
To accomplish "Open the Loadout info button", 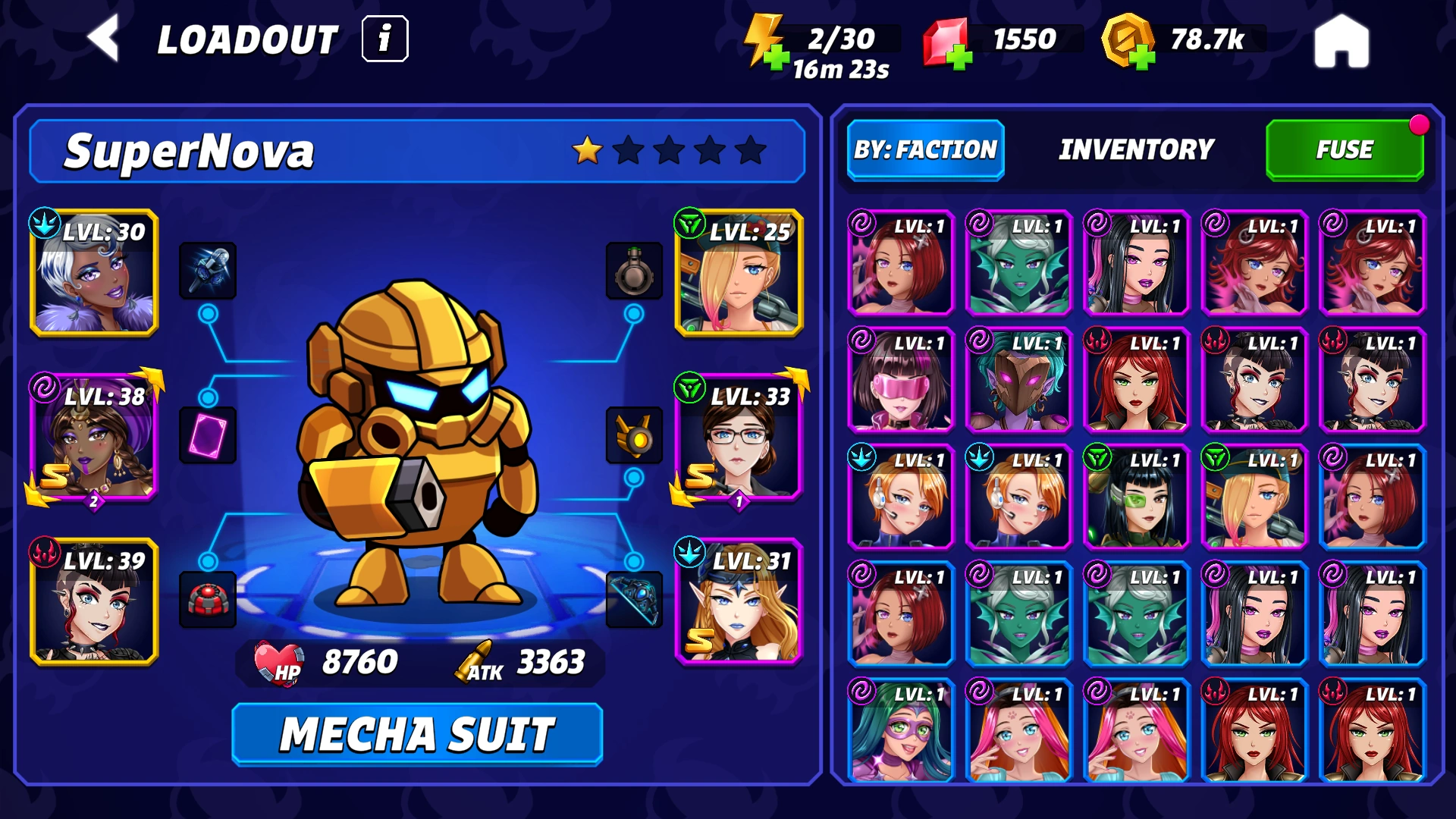I will [x=385, y=39].
